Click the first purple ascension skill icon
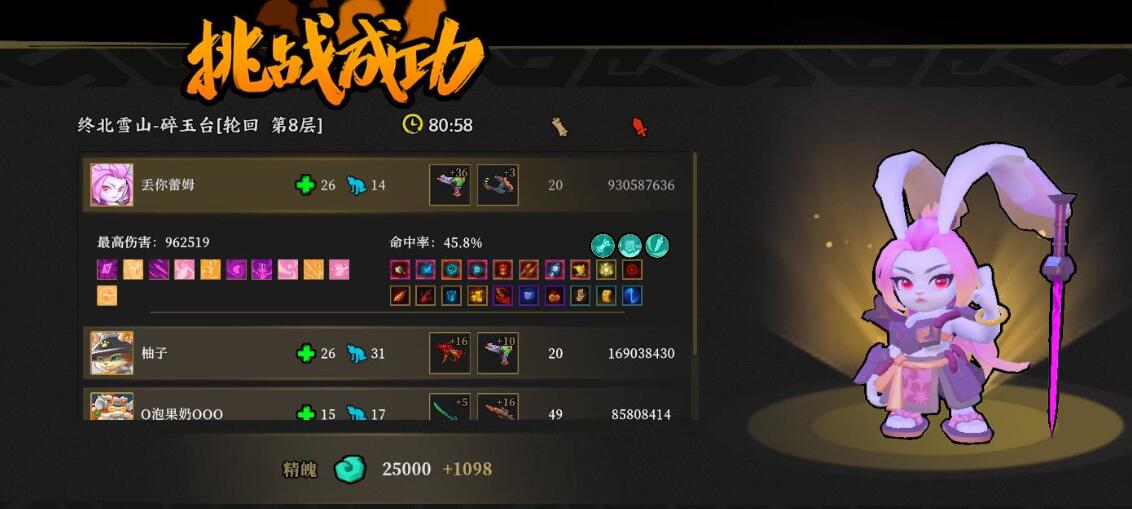 coord(107,270)
